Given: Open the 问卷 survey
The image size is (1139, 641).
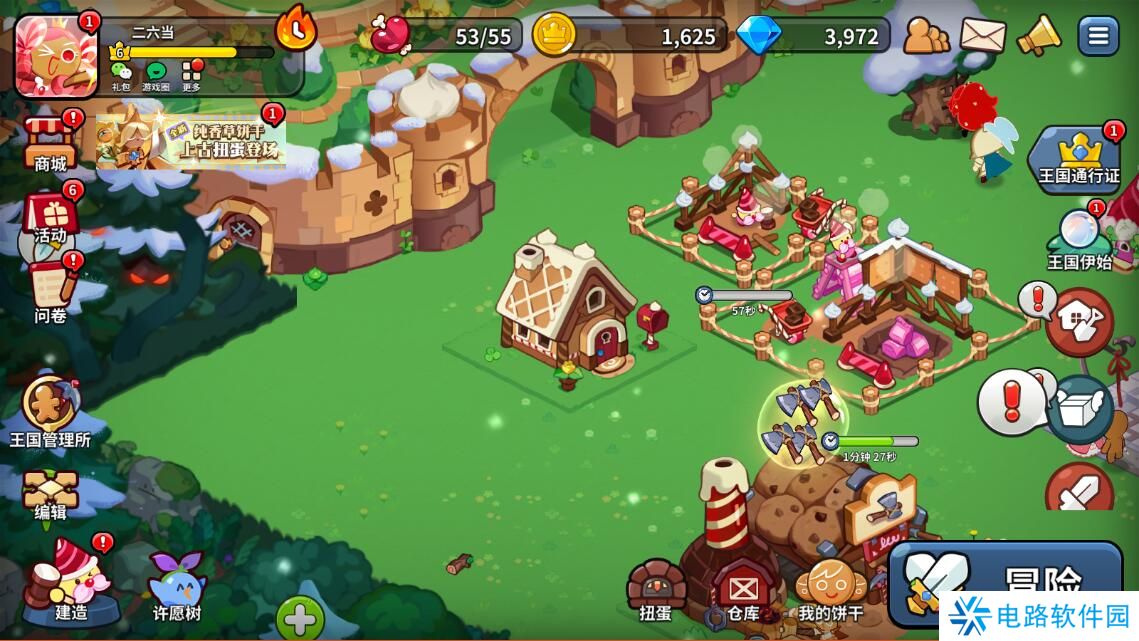Looking at the screenshot, I should (x=50, y=290).
